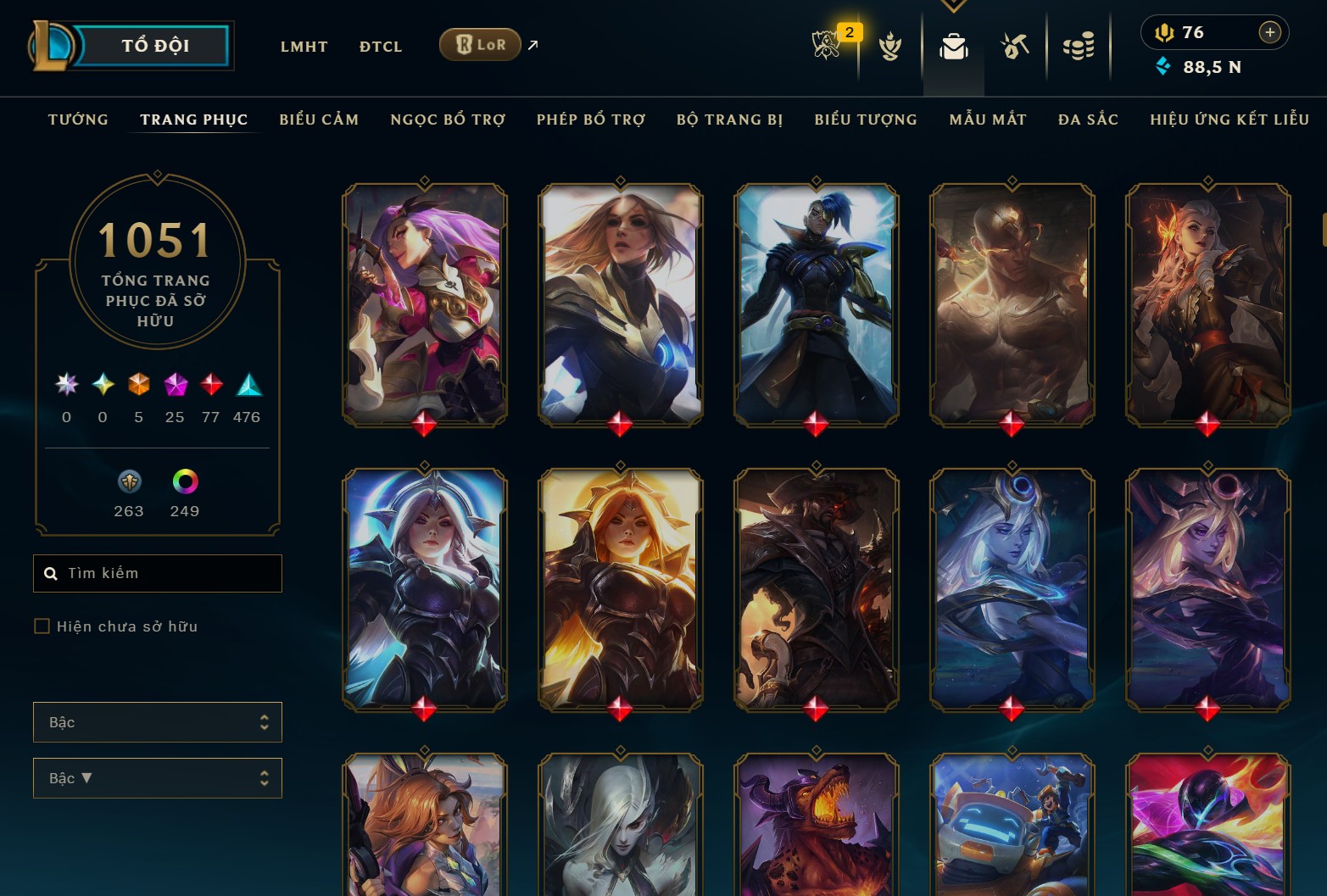
Task: Select the ward skin counter icon showing 263
Action: pos(128,483)
